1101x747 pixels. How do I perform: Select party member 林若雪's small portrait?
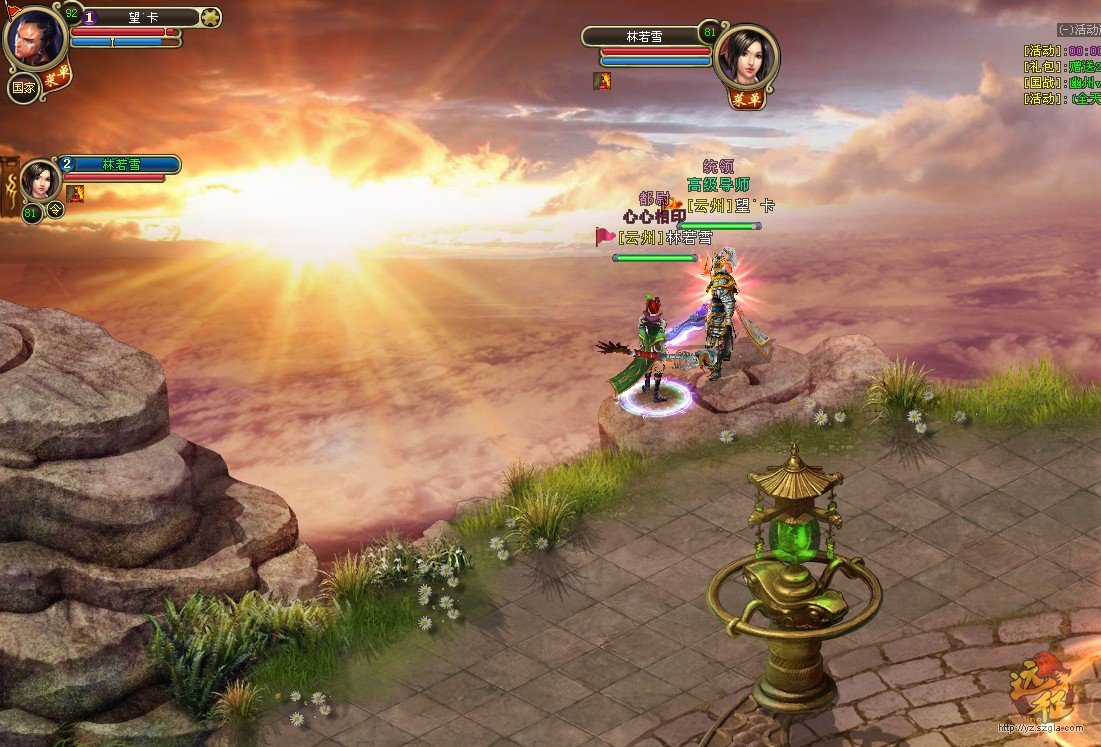41,180
